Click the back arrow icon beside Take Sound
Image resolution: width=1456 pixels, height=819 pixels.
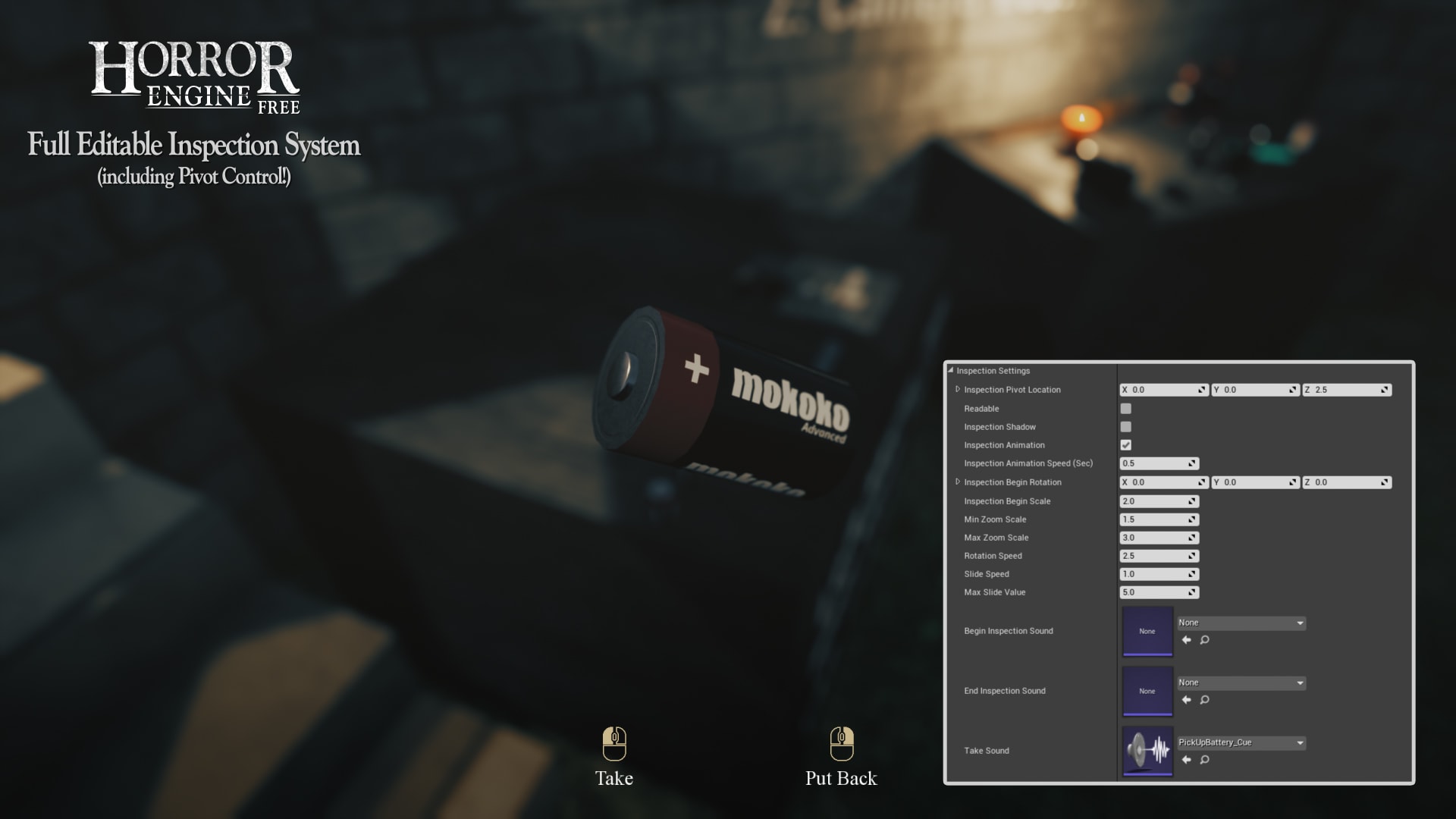tap(1187, 759)
